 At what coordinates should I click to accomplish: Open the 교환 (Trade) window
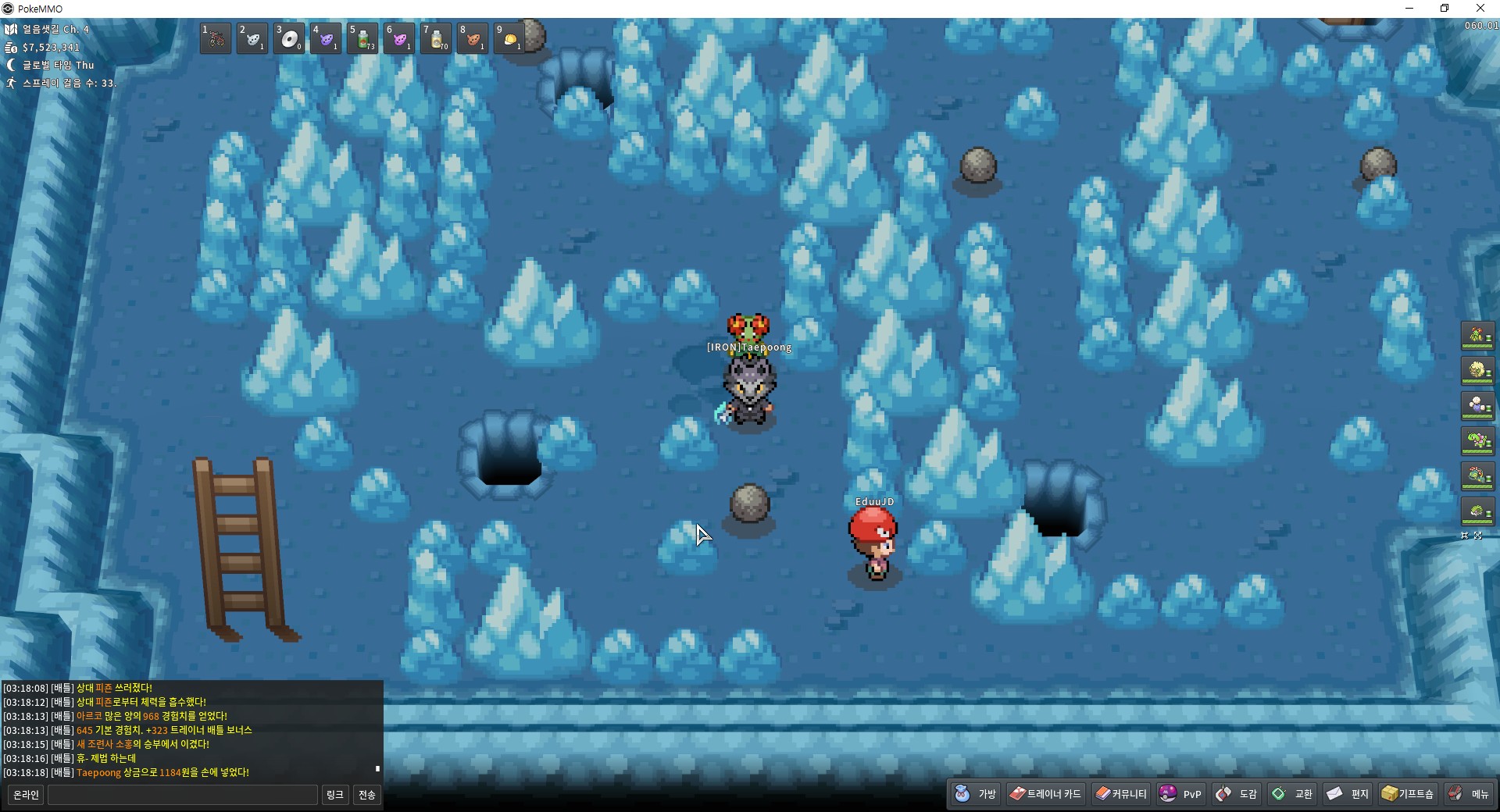point(1293,794)
